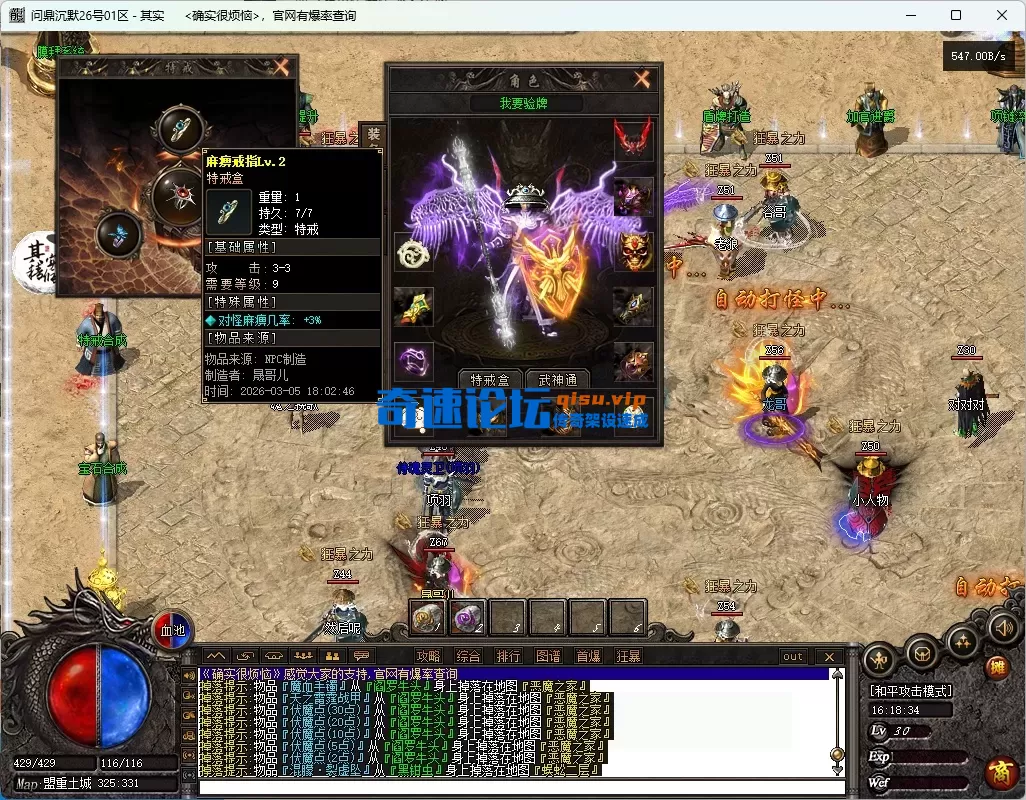Select the white jade dragon ring slot
Image resolution: width=1026 pixels, height=800 pixels.
[x=413, y=253]
